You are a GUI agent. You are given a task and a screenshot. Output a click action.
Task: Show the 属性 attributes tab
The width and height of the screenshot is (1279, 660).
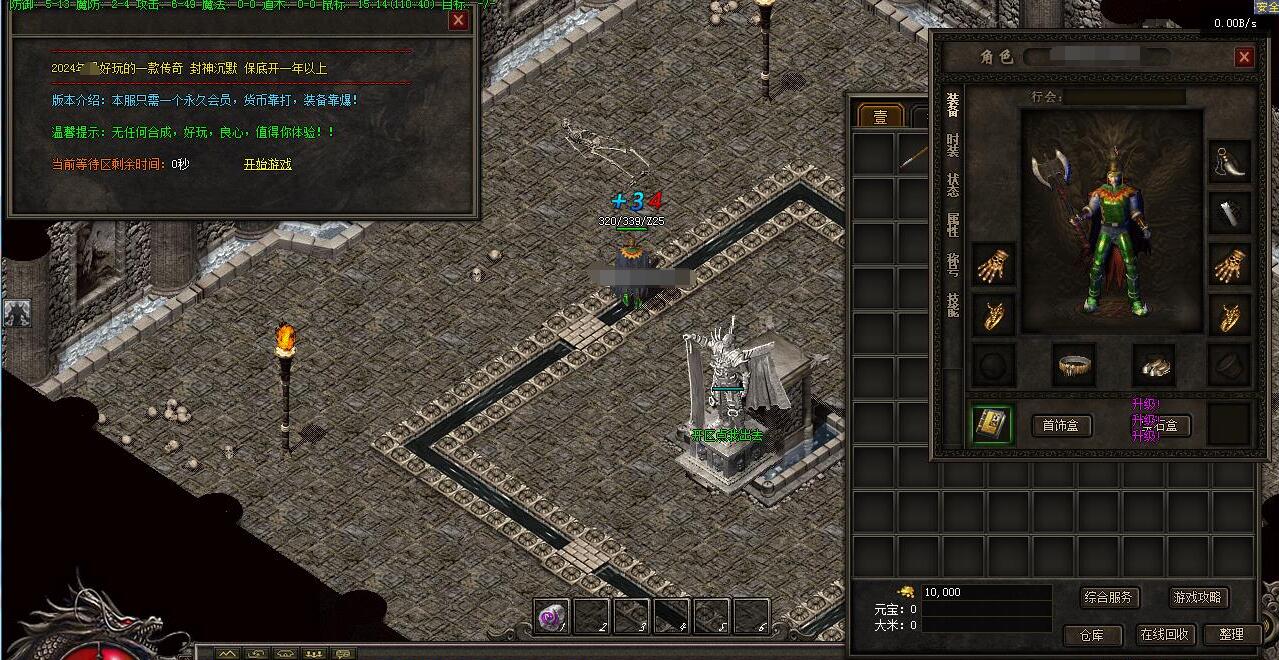click(953, 224)
